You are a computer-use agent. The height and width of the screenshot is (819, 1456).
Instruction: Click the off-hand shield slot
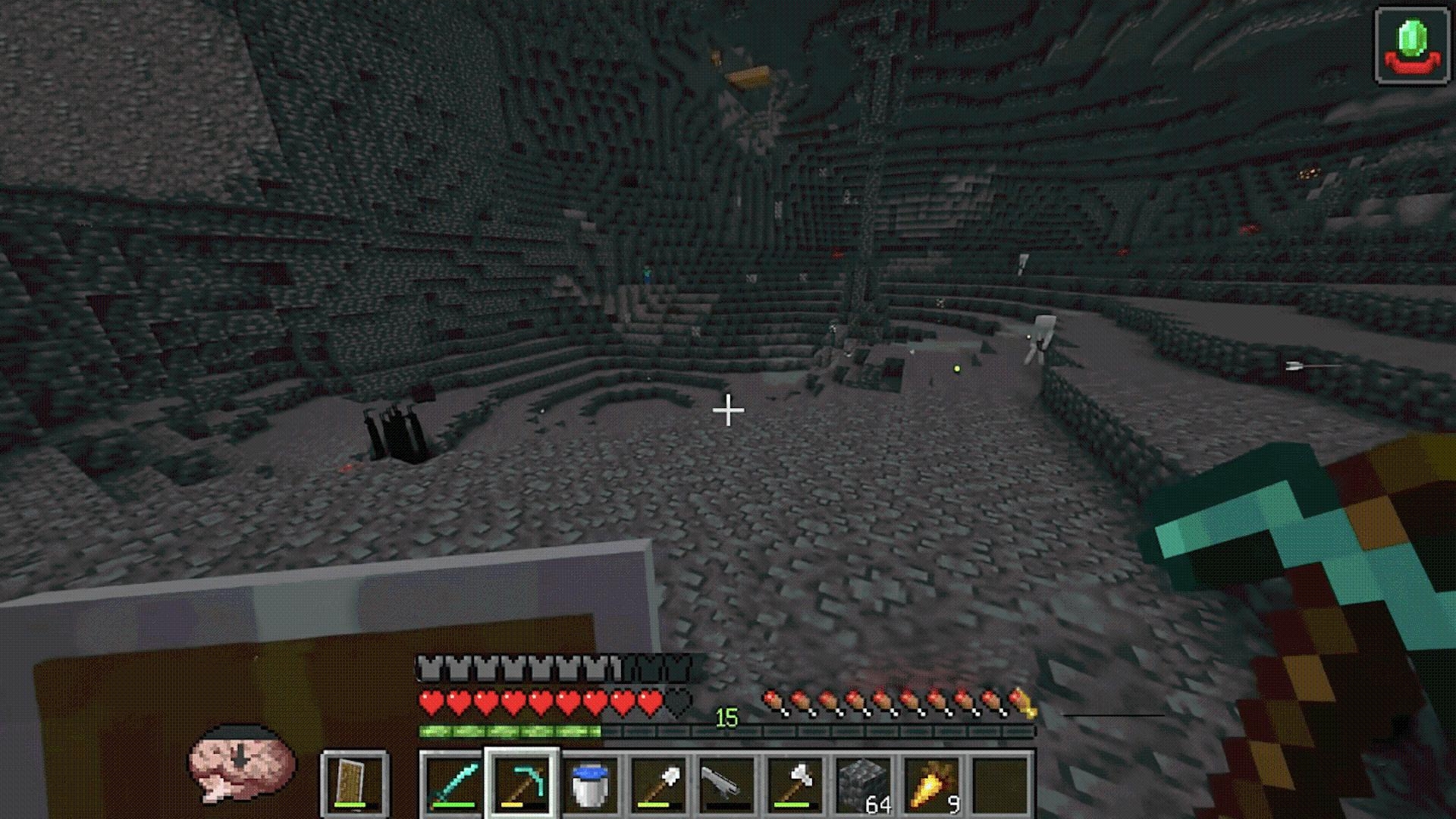point(355,785)
